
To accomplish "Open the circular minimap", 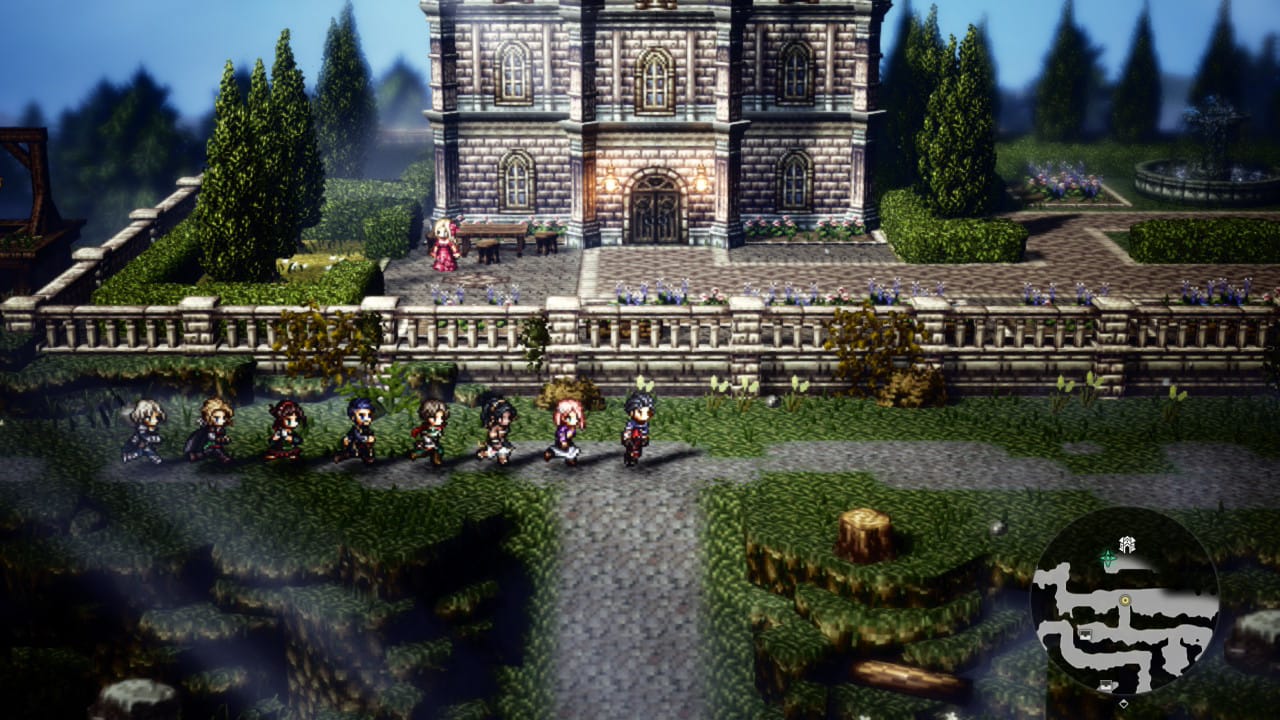I will (1125, 602).
